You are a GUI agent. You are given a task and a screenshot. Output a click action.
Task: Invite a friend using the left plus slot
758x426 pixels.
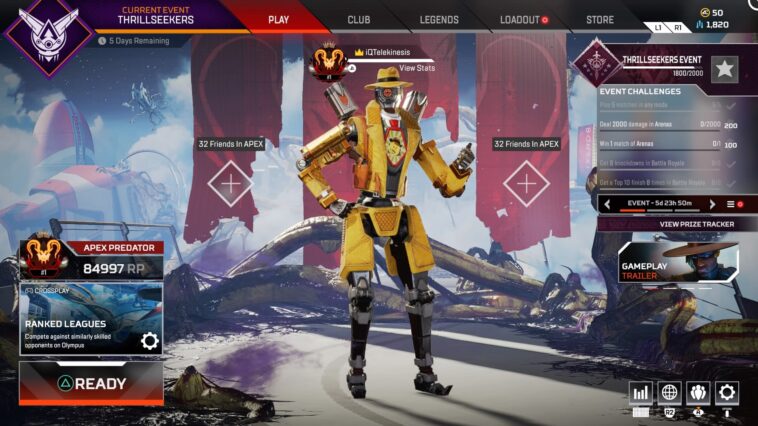pos(231,184)
